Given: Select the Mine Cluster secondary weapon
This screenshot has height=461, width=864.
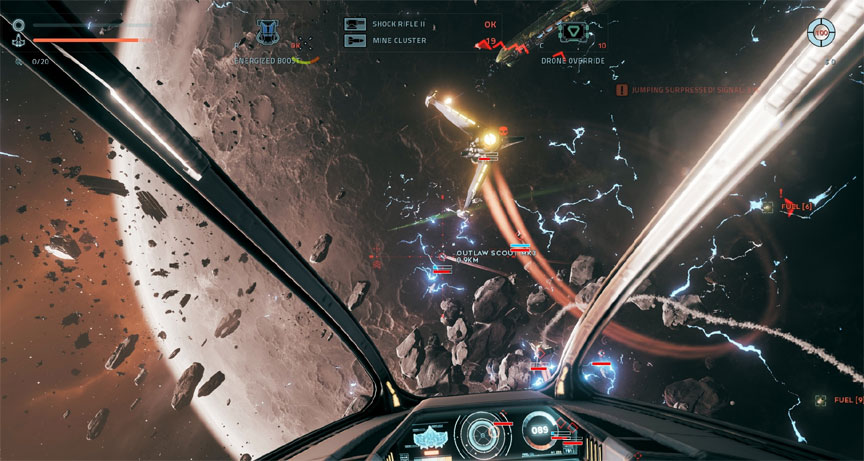Looking at the screenshot, I should point(354,40).
